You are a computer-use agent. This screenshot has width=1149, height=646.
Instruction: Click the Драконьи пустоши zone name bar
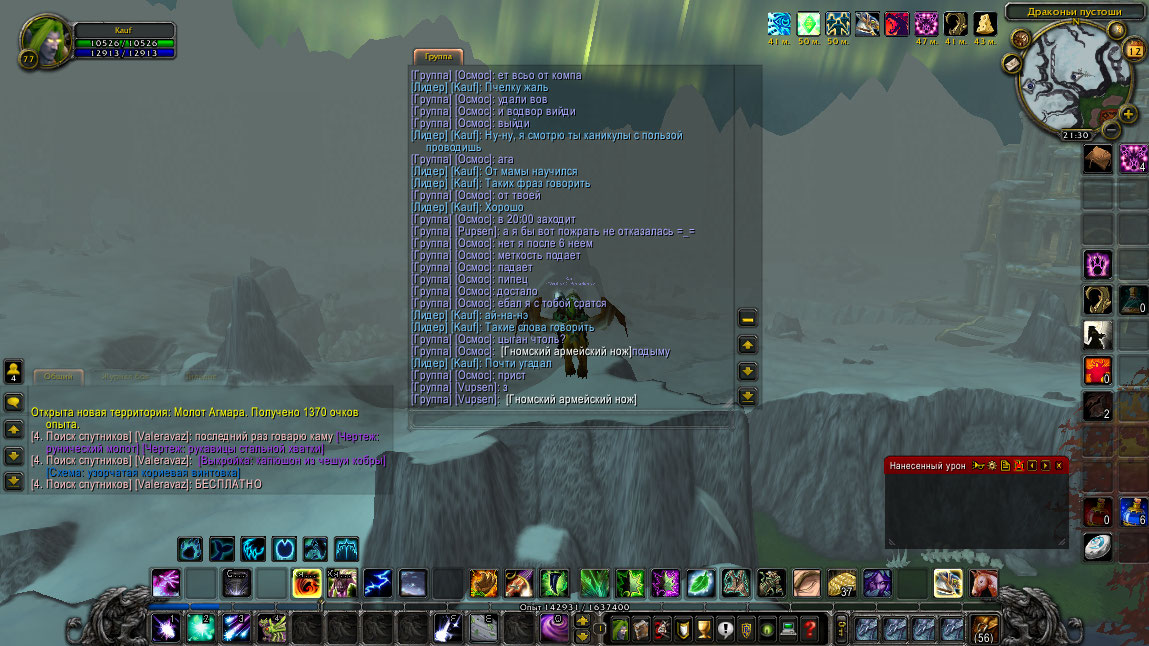(1075, 12)
